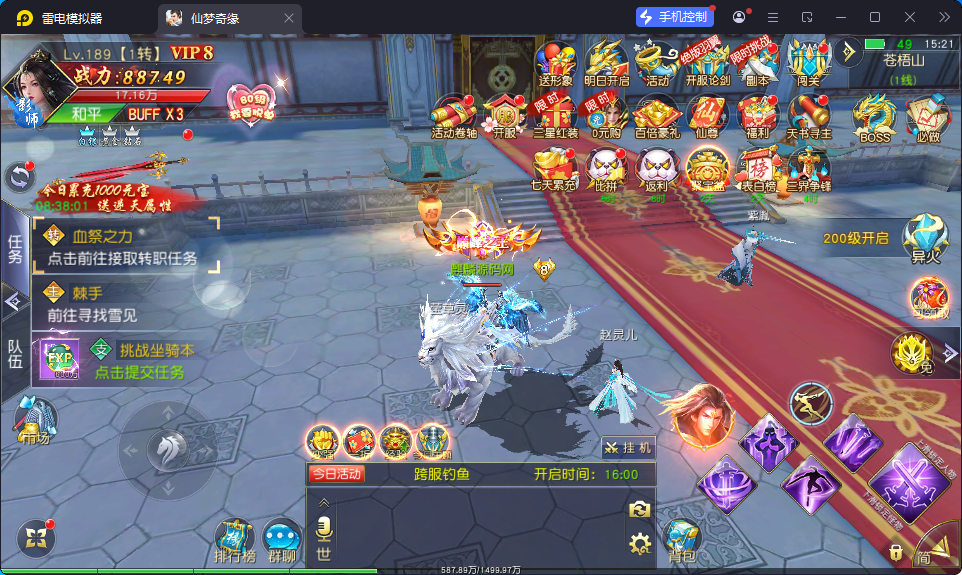Viewport: 962px width, 575px height.
Task: Close the 仙梦奇缘 emulator tab
Action: [x=289, y=17]
